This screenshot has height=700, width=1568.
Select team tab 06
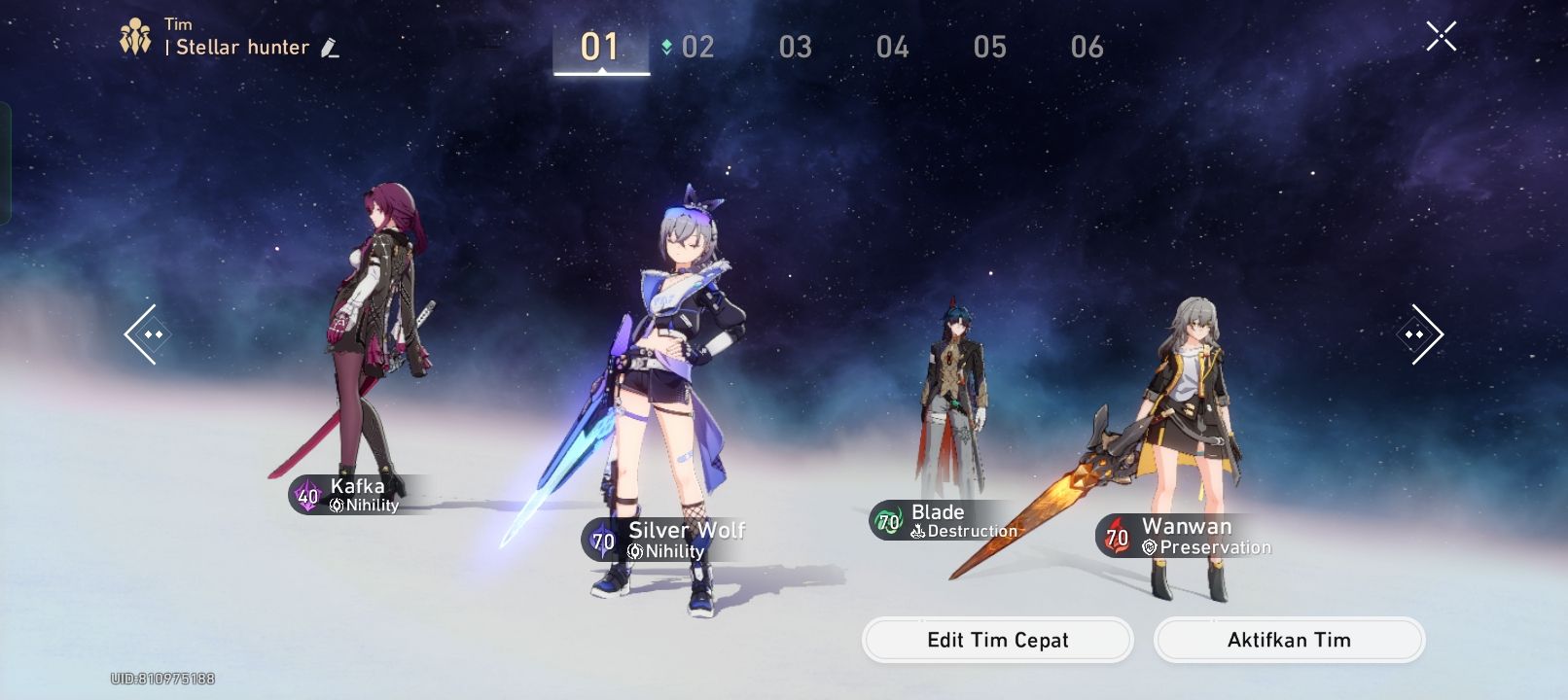pos(1087,47)
